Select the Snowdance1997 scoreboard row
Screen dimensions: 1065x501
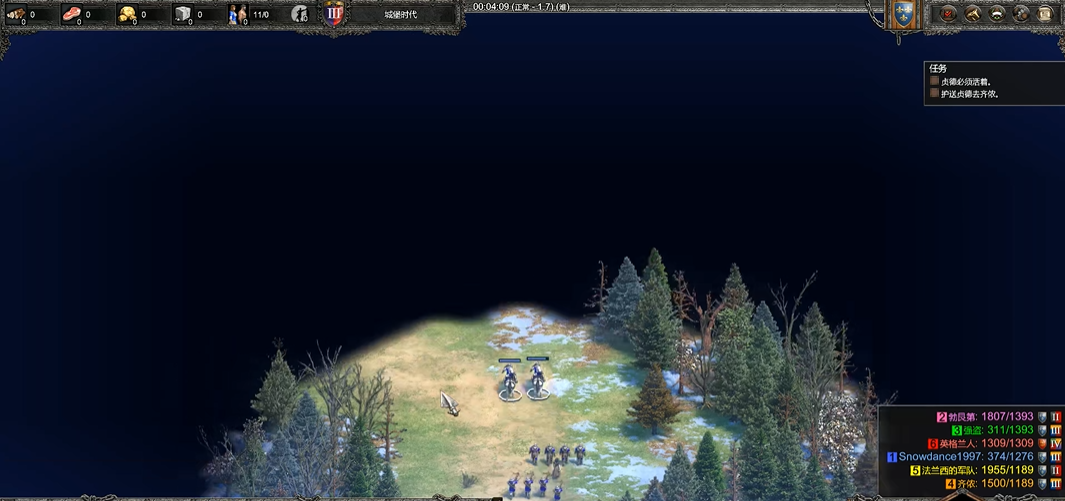click(x=965, y=457)
